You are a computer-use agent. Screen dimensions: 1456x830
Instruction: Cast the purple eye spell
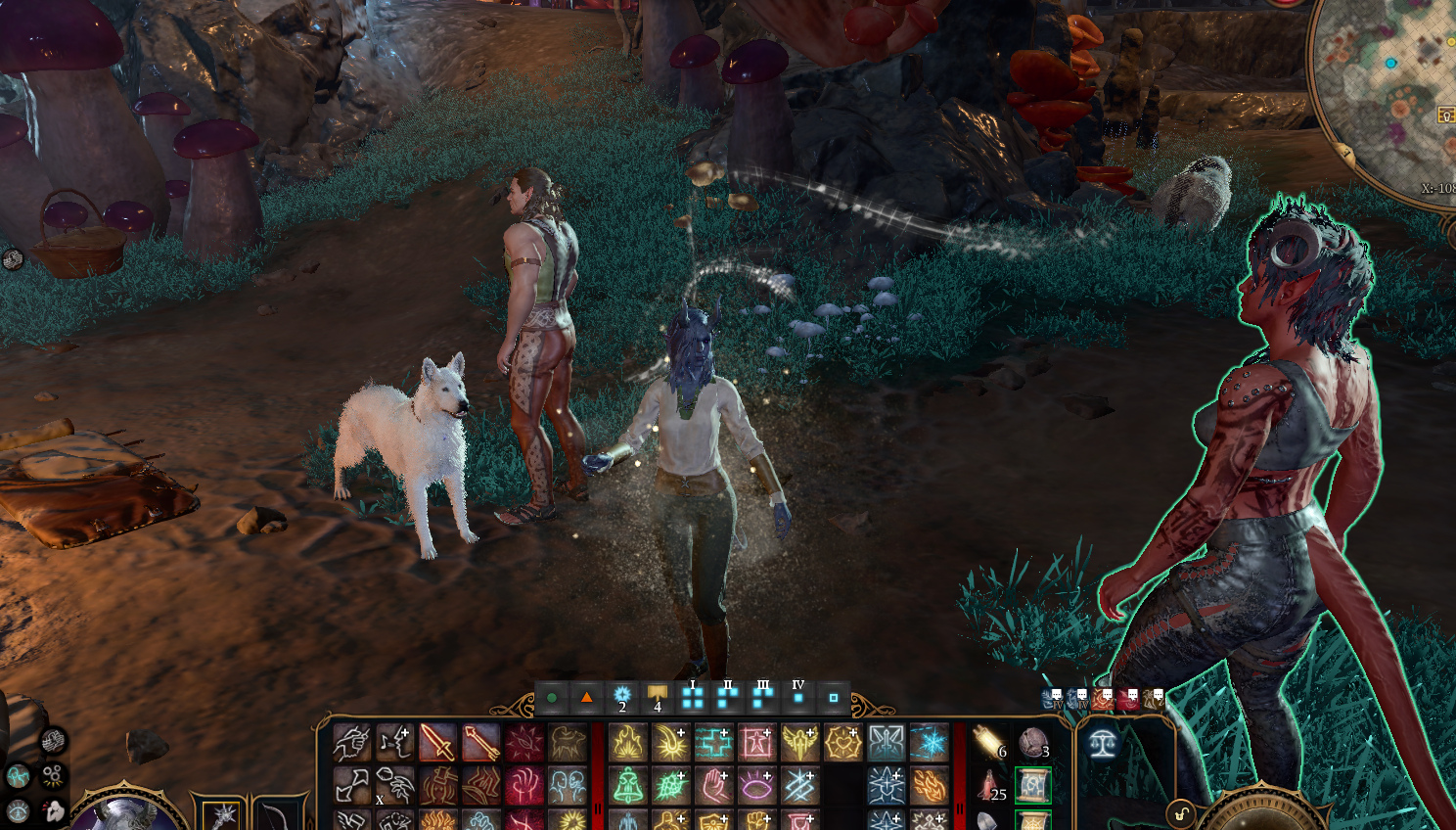(x=756, y=785)
